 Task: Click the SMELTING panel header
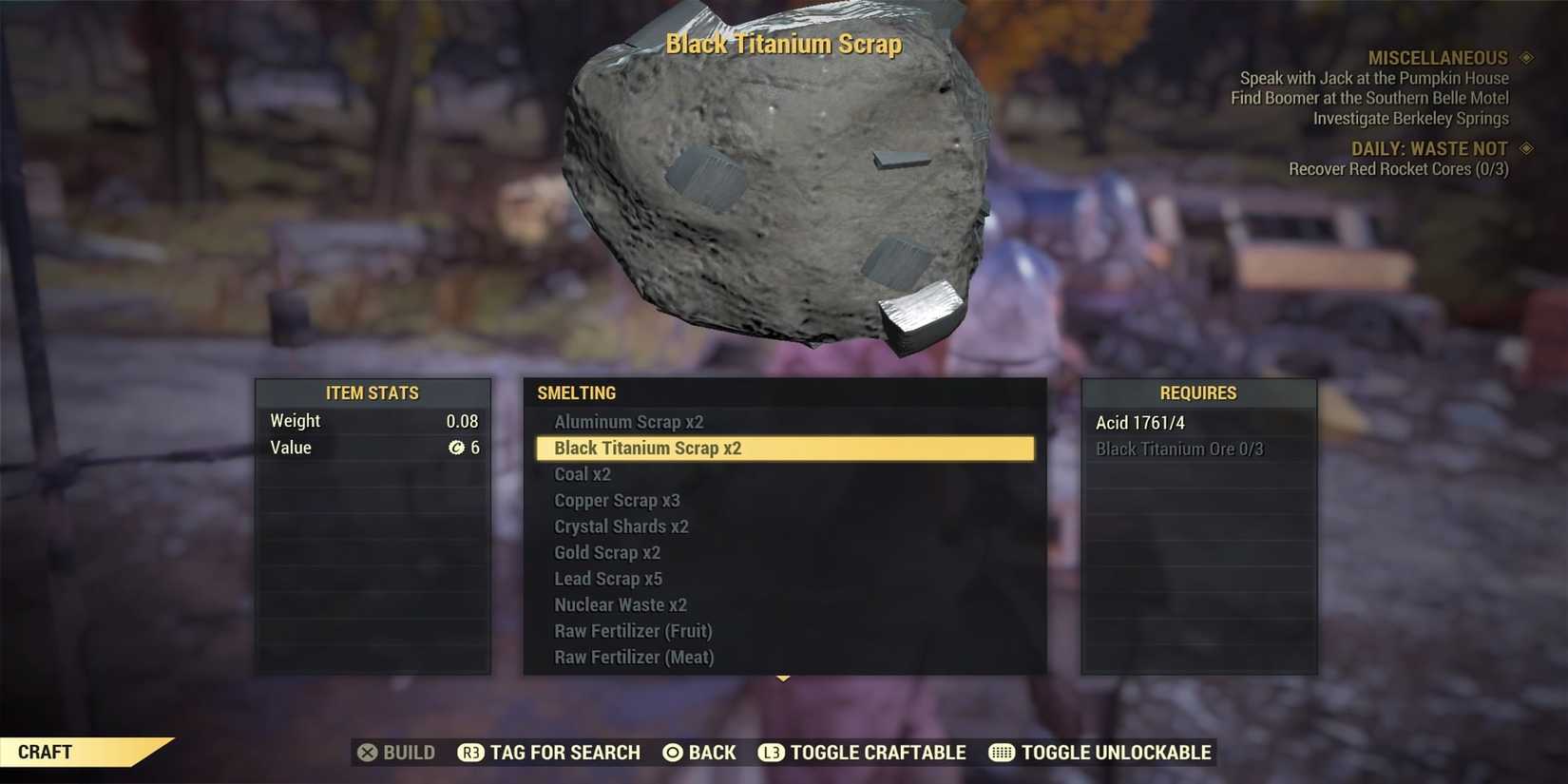[x=576, y=392]
